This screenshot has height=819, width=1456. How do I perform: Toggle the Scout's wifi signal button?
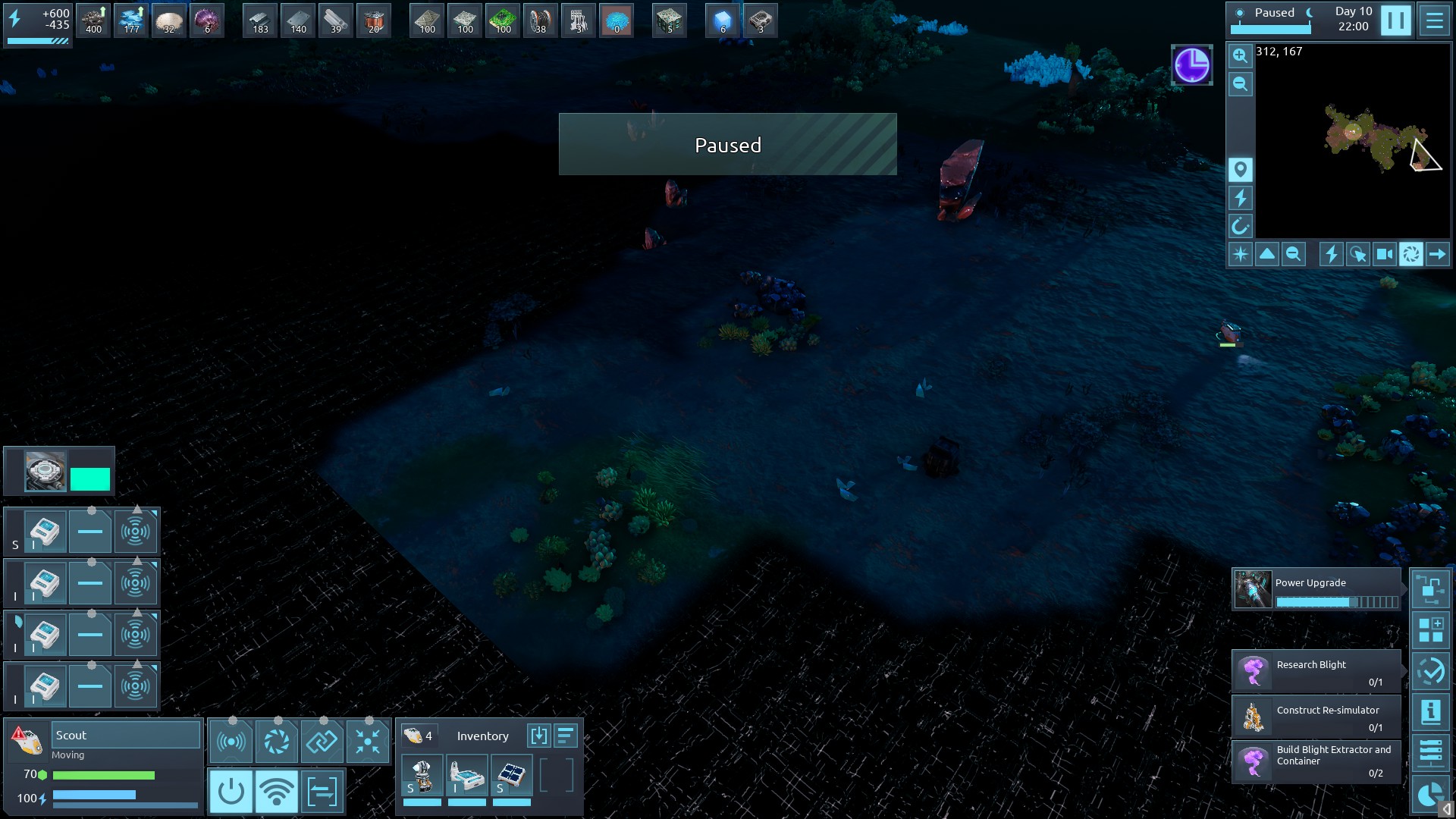coord(276,791)
